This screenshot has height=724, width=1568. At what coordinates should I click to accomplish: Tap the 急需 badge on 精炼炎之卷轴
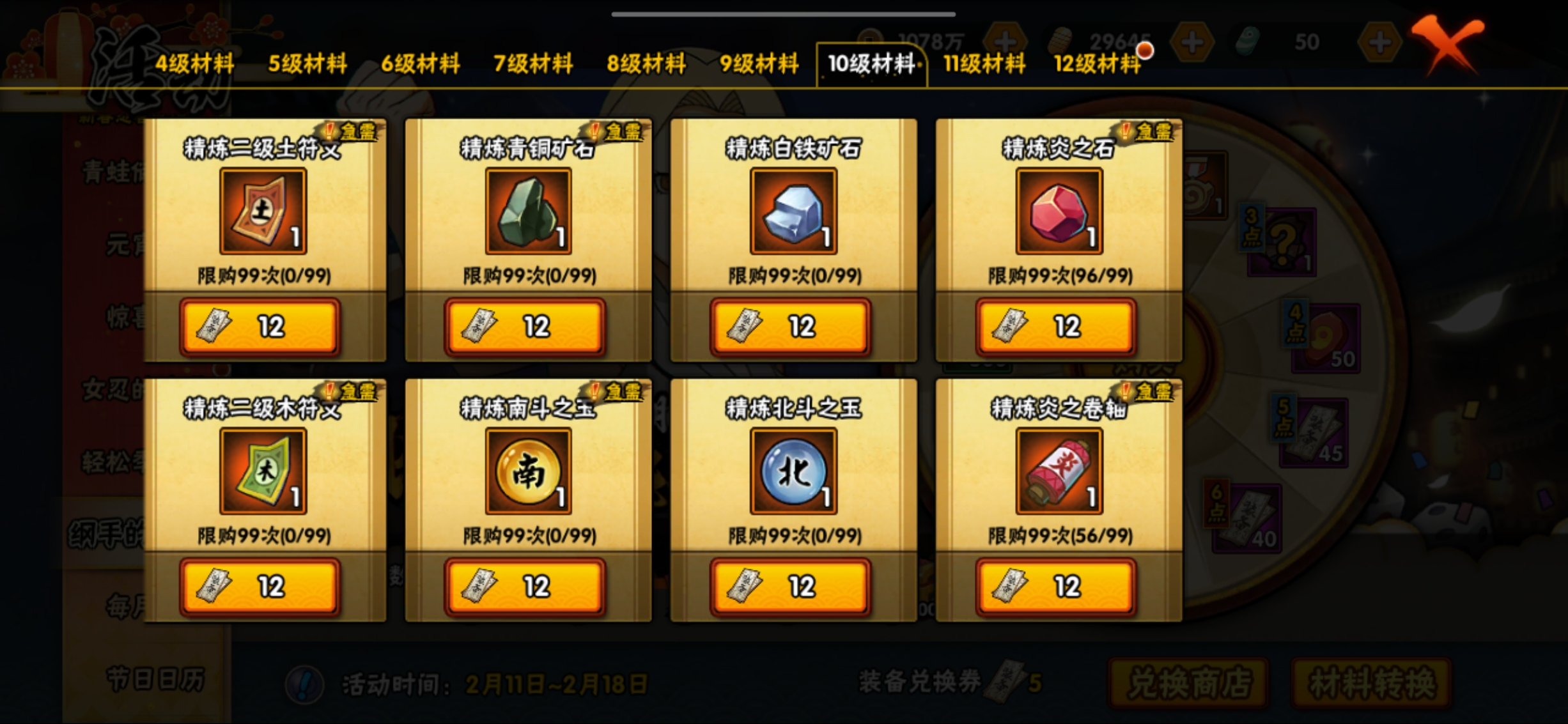[1155, 392]
